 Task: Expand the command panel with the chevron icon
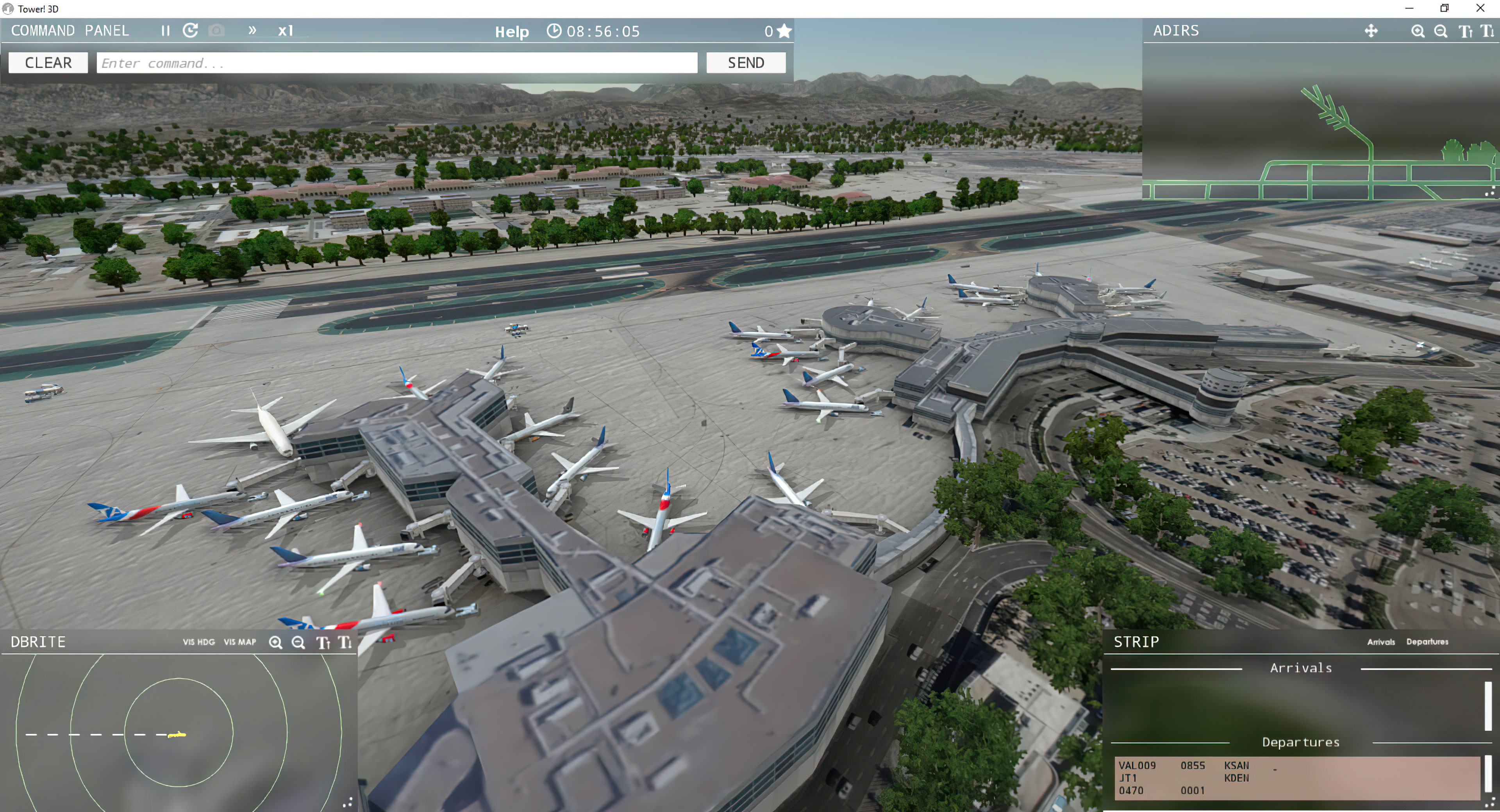pos(253,31)
